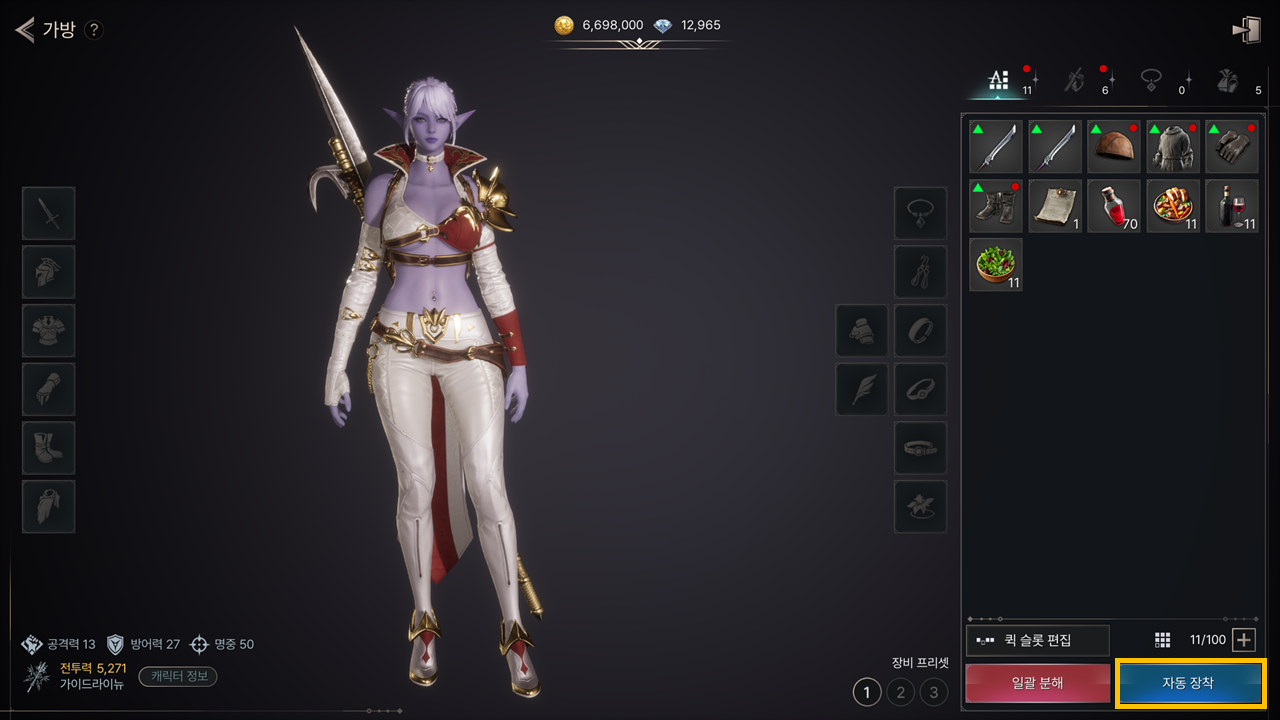Choose 일괄 분해 bulk dismantle
The height and width of the screenshot is (720, 1280).
[x=1037, y=683]
